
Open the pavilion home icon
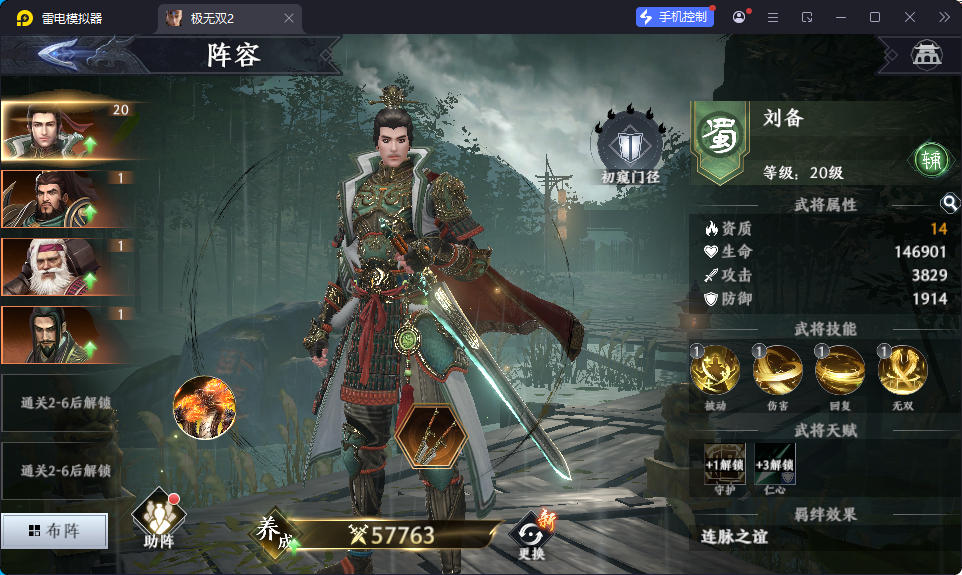(x=926, y=55)
